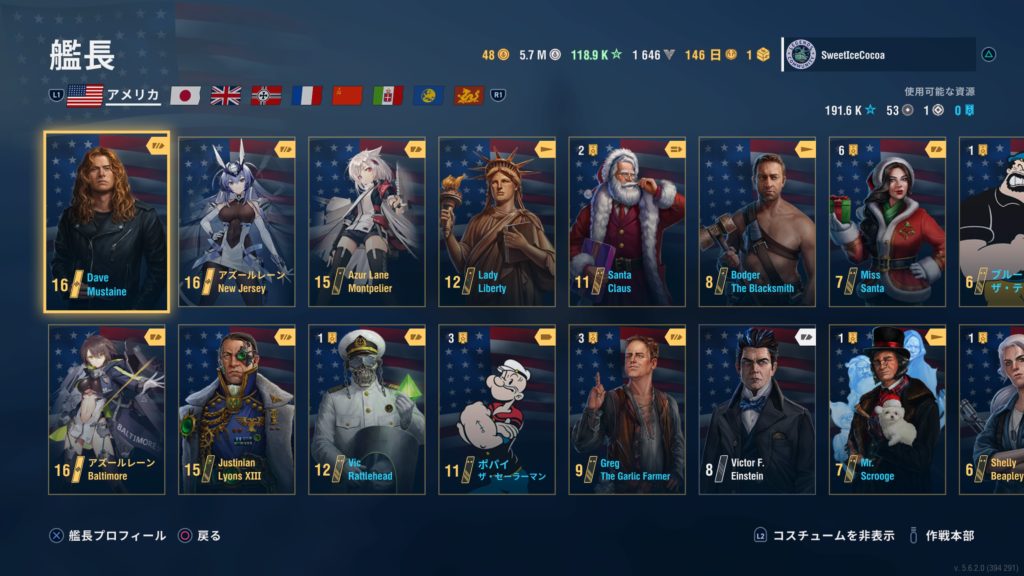Select Lady Liberty commander
This screenshot has height=576, width=1024.
coord(497,222)
